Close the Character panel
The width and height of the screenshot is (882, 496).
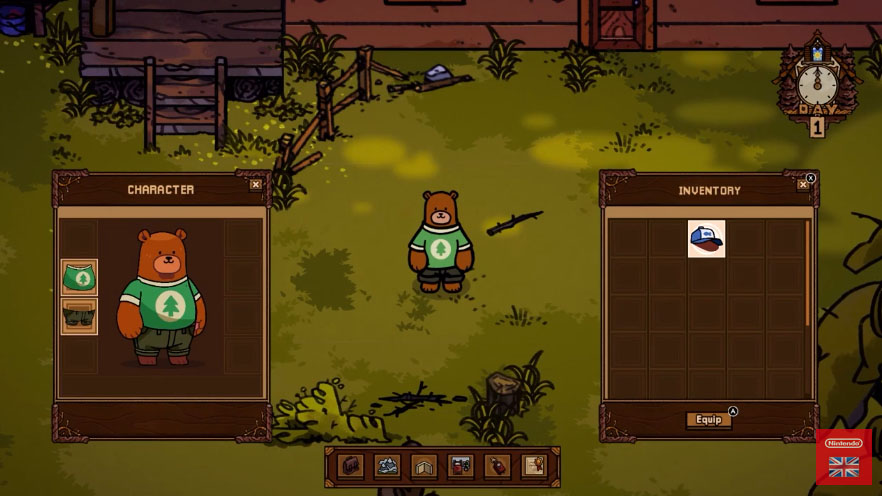(x=256, y=184)
